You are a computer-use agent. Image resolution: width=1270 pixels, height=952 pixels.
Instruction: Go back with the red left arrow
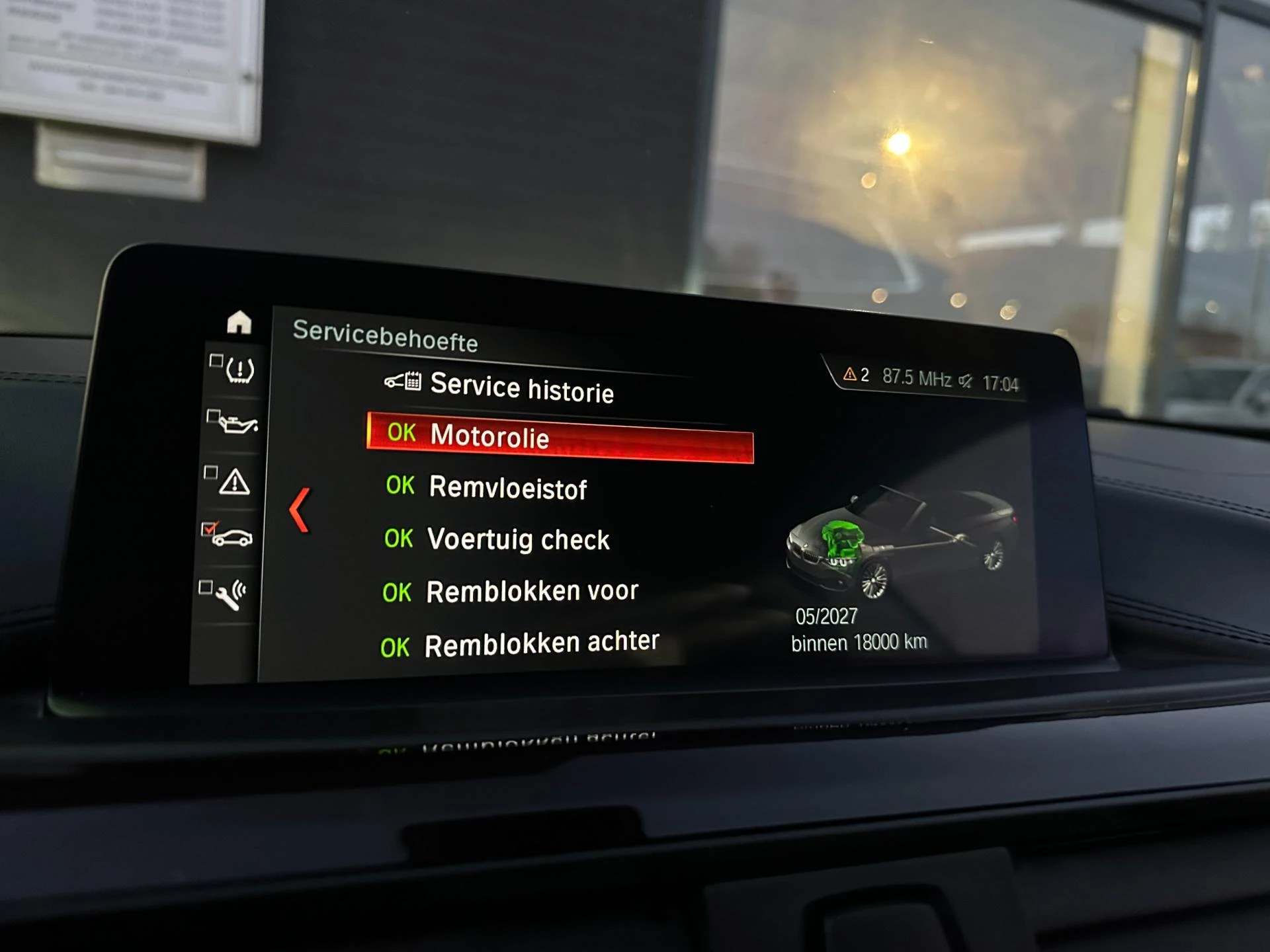pyautogui.click(x=300, y=510)
